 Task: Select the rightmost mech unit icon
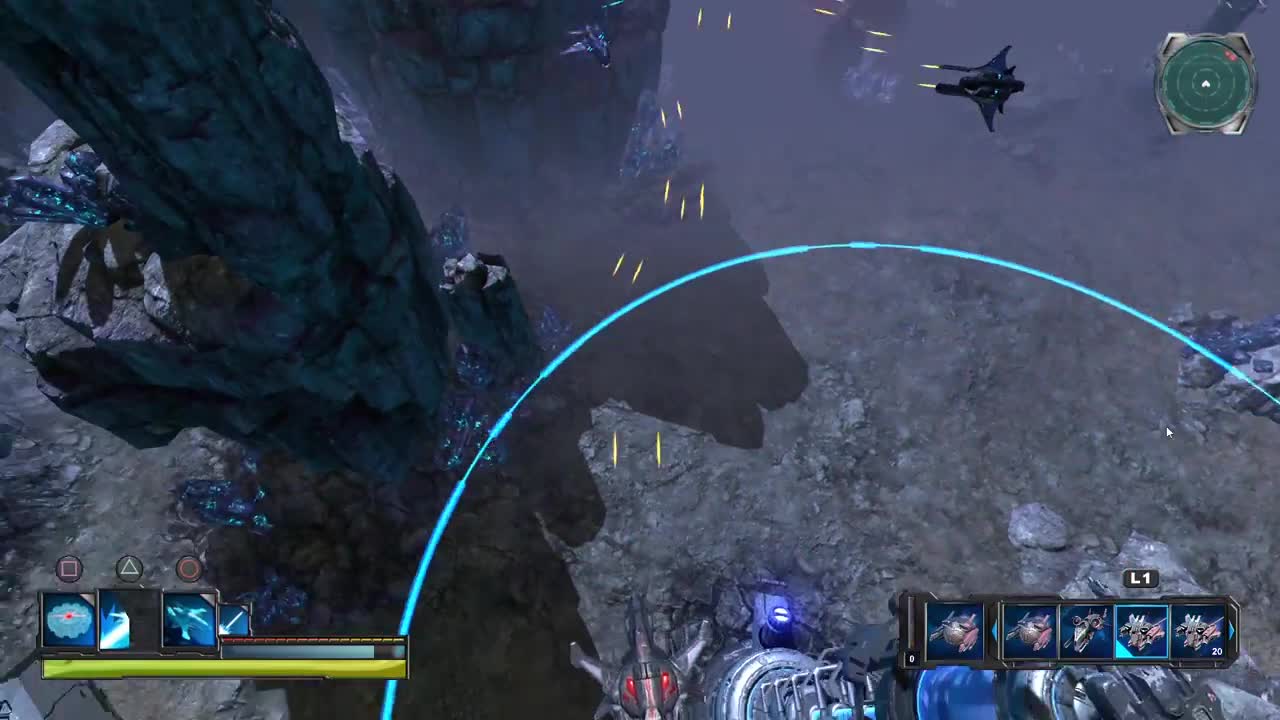click(1198, 630)
